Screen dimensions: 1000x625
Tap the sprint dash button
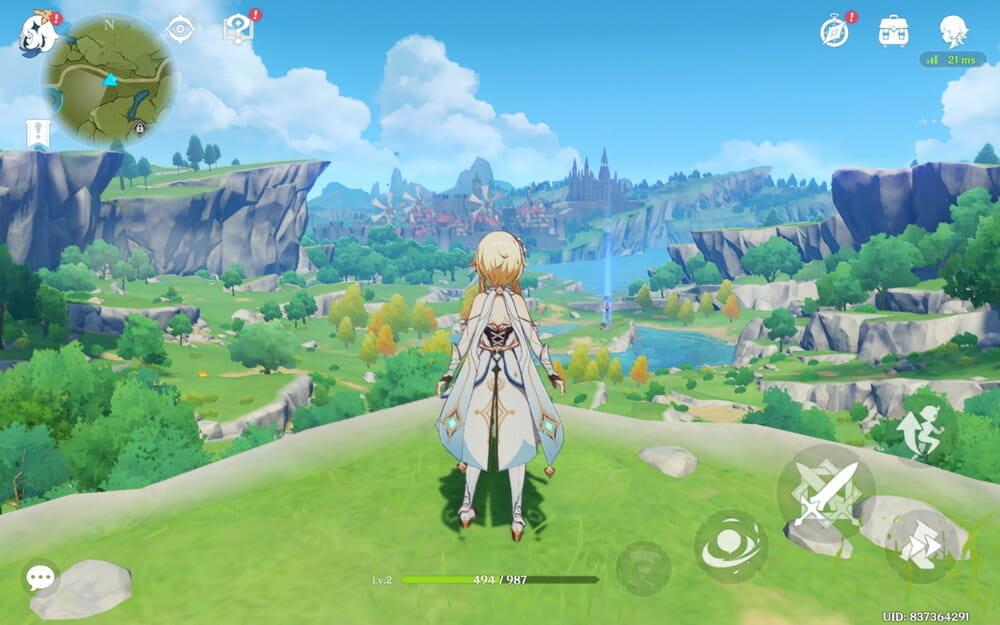pos(924,546)
